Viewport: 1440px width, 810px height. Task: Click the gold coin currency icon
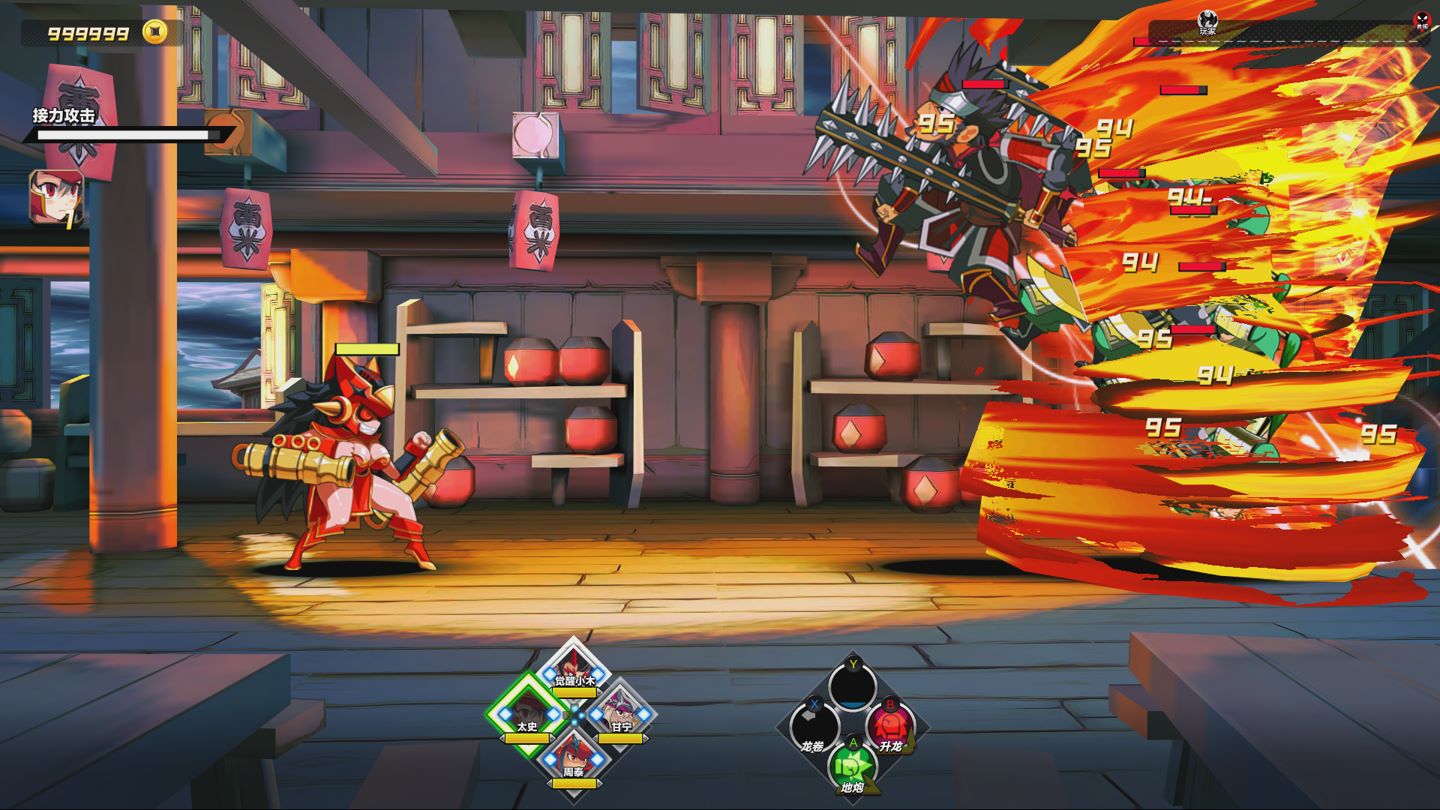[154, 32]
